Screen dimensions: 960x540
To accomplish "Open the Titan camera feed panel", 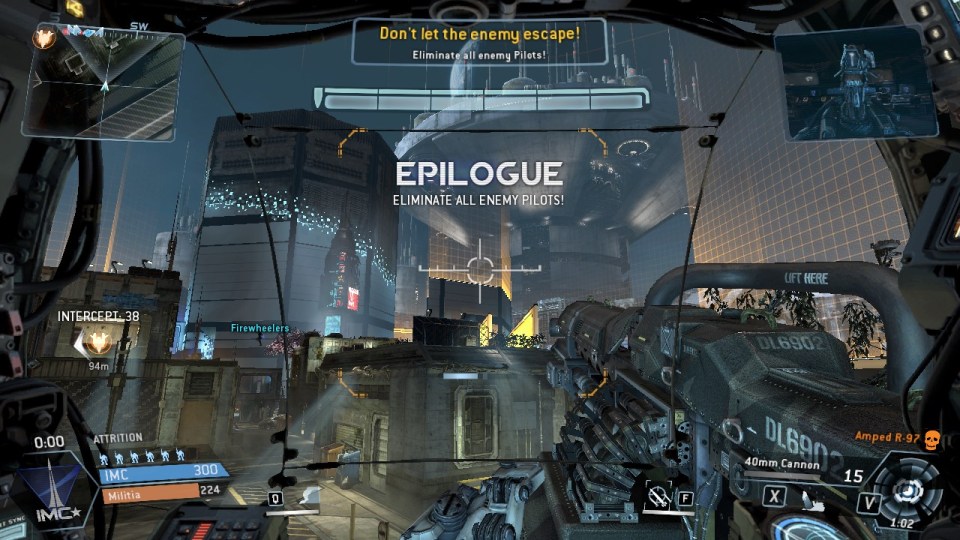I will click(855, 82).
